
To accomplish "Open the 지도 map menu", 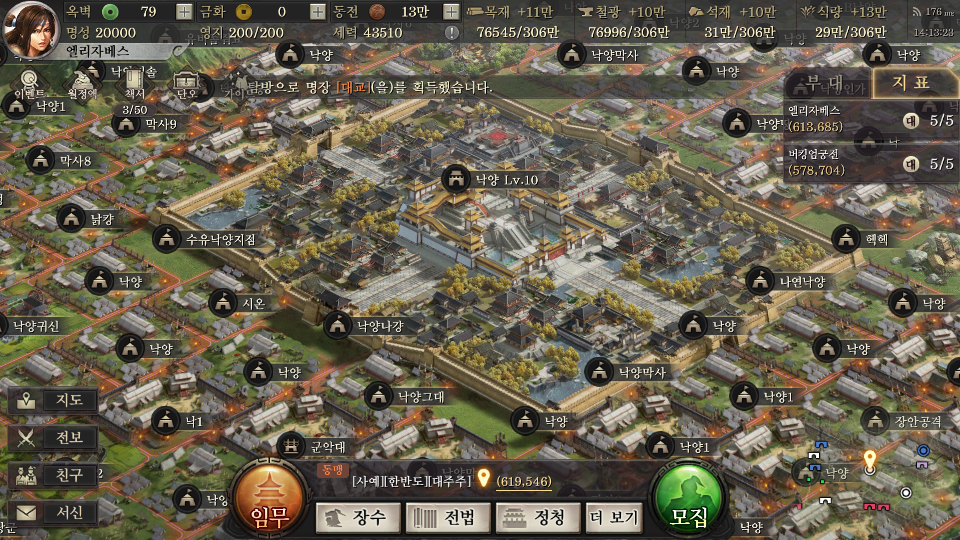I will tap(54, 401).
